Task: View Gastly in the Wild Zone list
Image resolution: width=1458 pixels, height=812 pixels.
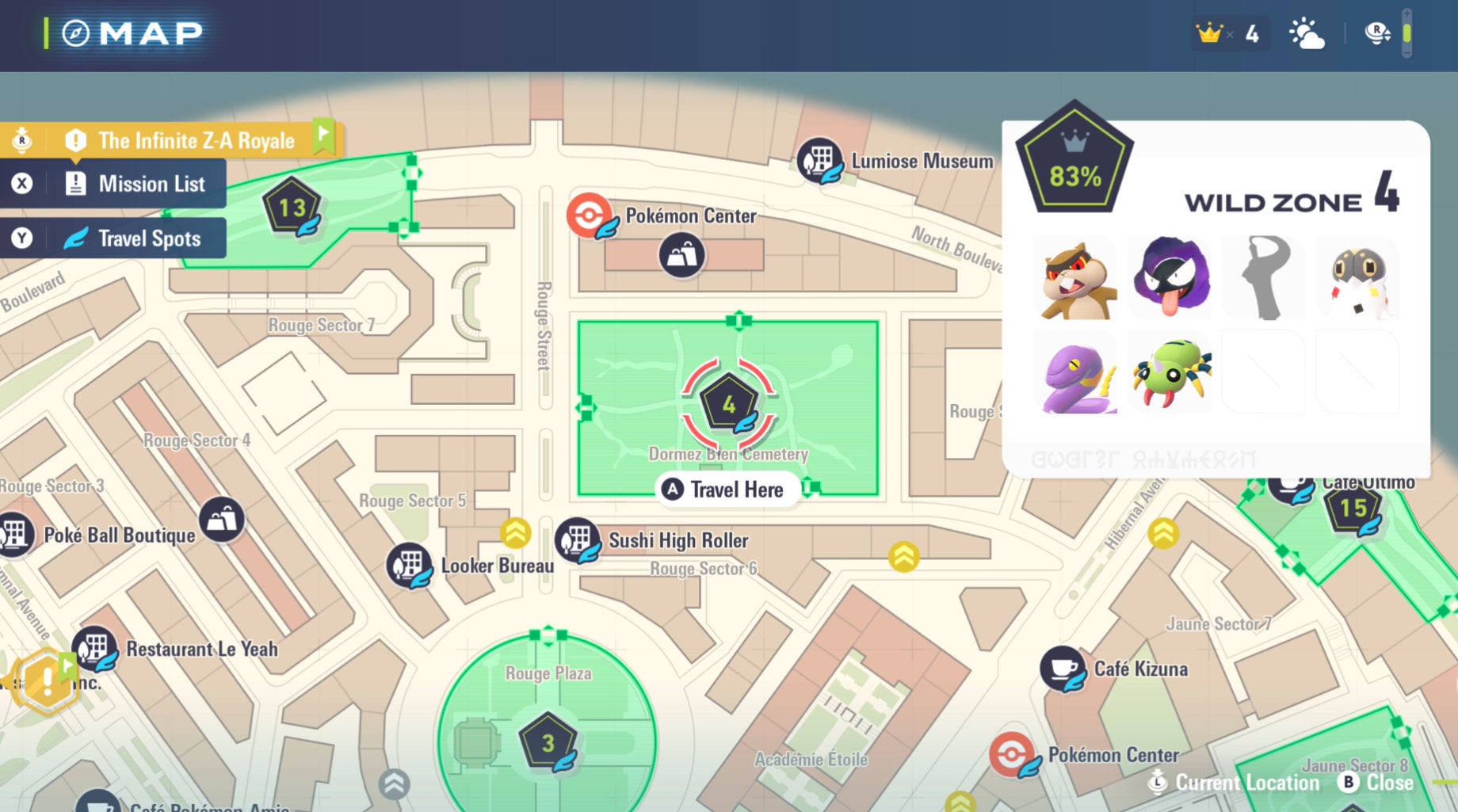Action: [x=1170, y=277]
